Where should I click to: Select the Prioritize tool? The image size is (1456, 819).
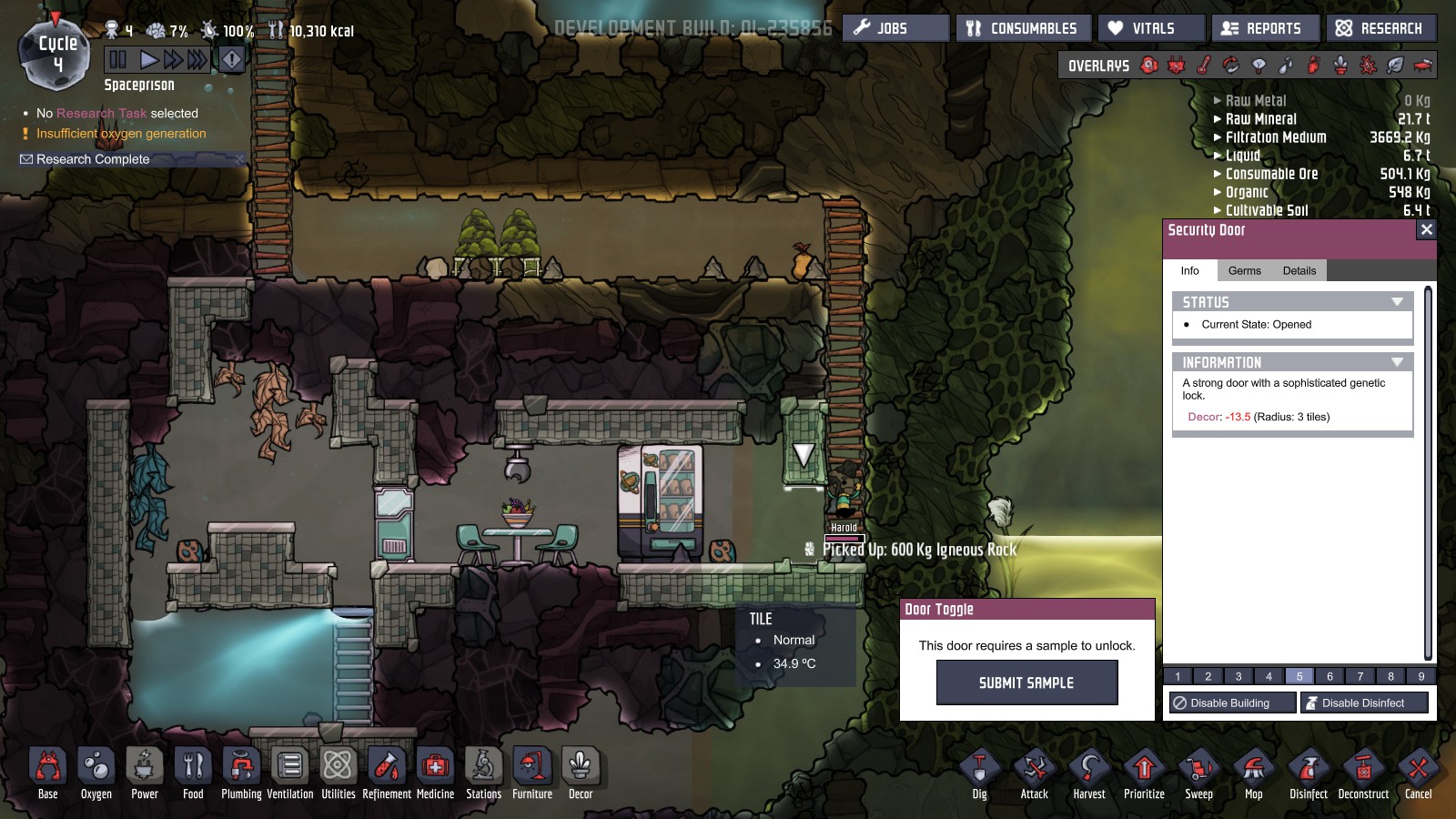click(x=1144, y=769)
